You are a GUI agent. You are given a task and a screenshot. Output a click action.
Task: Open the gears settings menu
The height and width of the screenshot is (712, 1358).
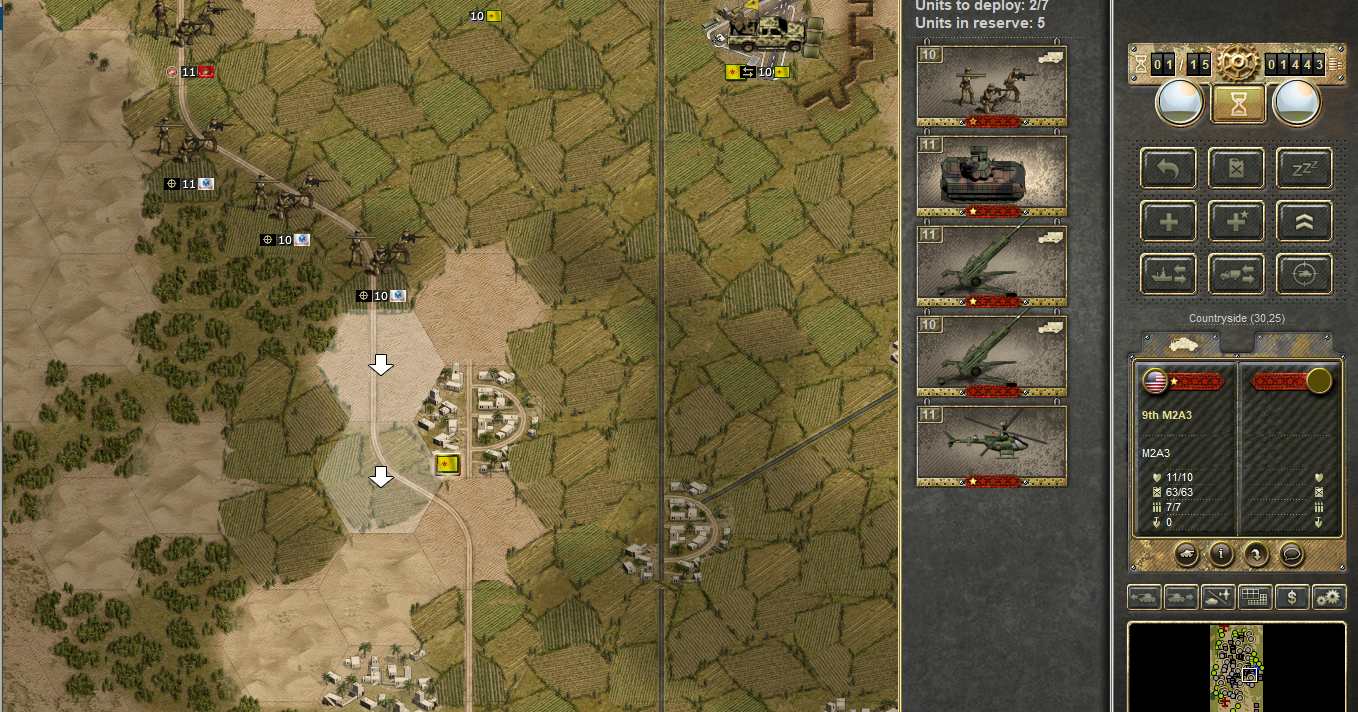tap(1329, 598)
